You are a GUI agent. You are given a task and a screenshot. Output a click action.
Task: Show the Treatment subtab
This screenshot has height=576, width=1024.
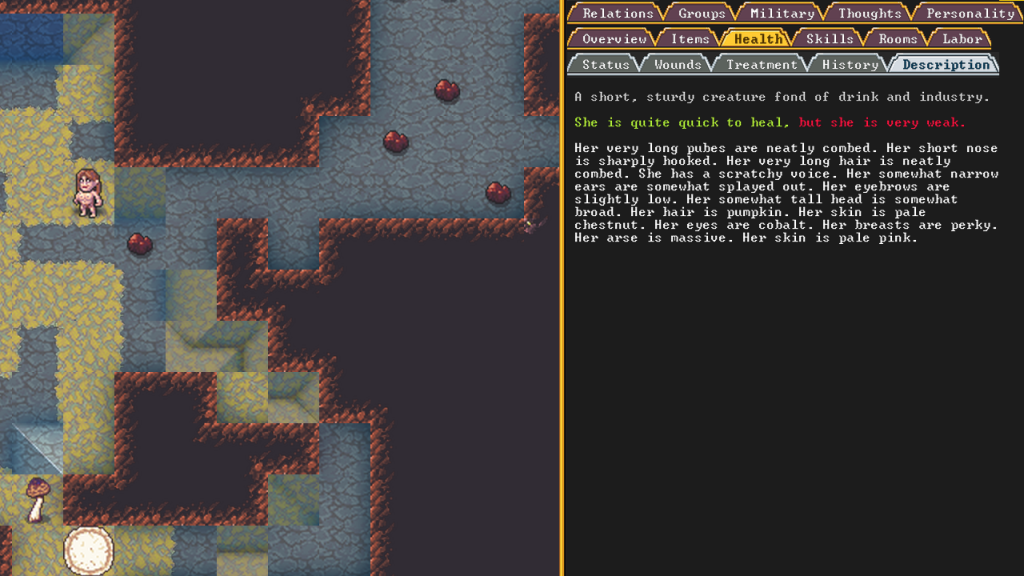click(761, 65)
